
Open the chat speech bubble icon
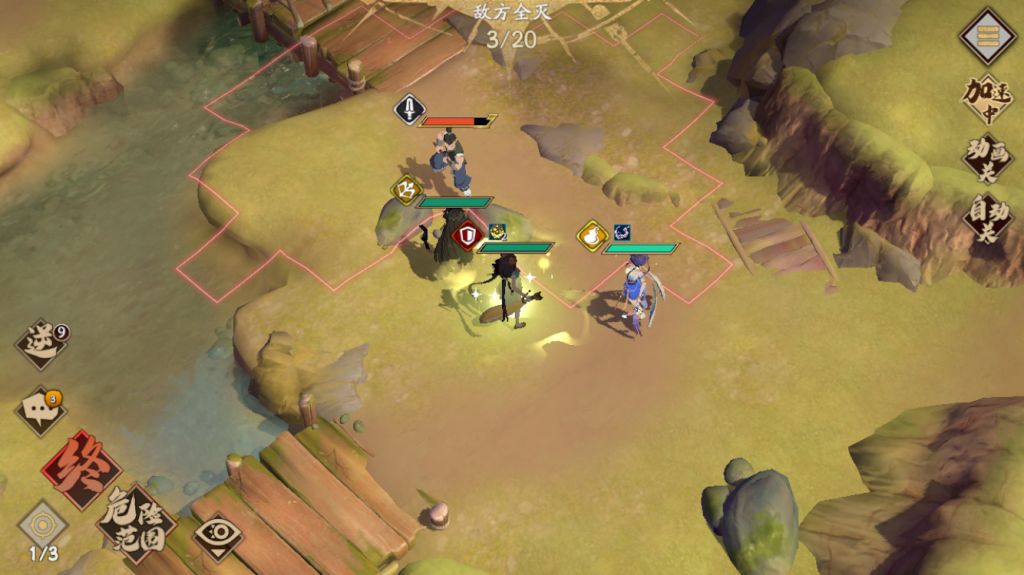(x=41, y=410)
